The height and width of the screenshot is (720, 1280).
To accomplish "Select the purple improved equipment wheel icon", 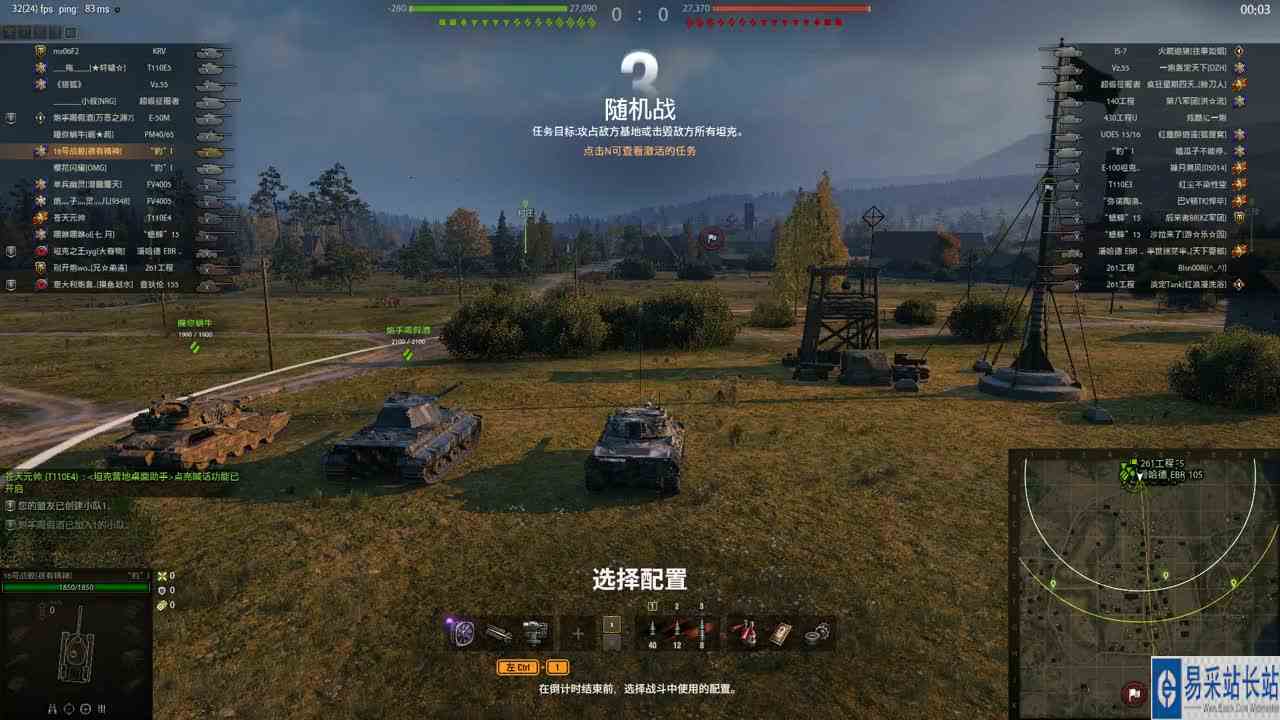I will coord(462,630).
